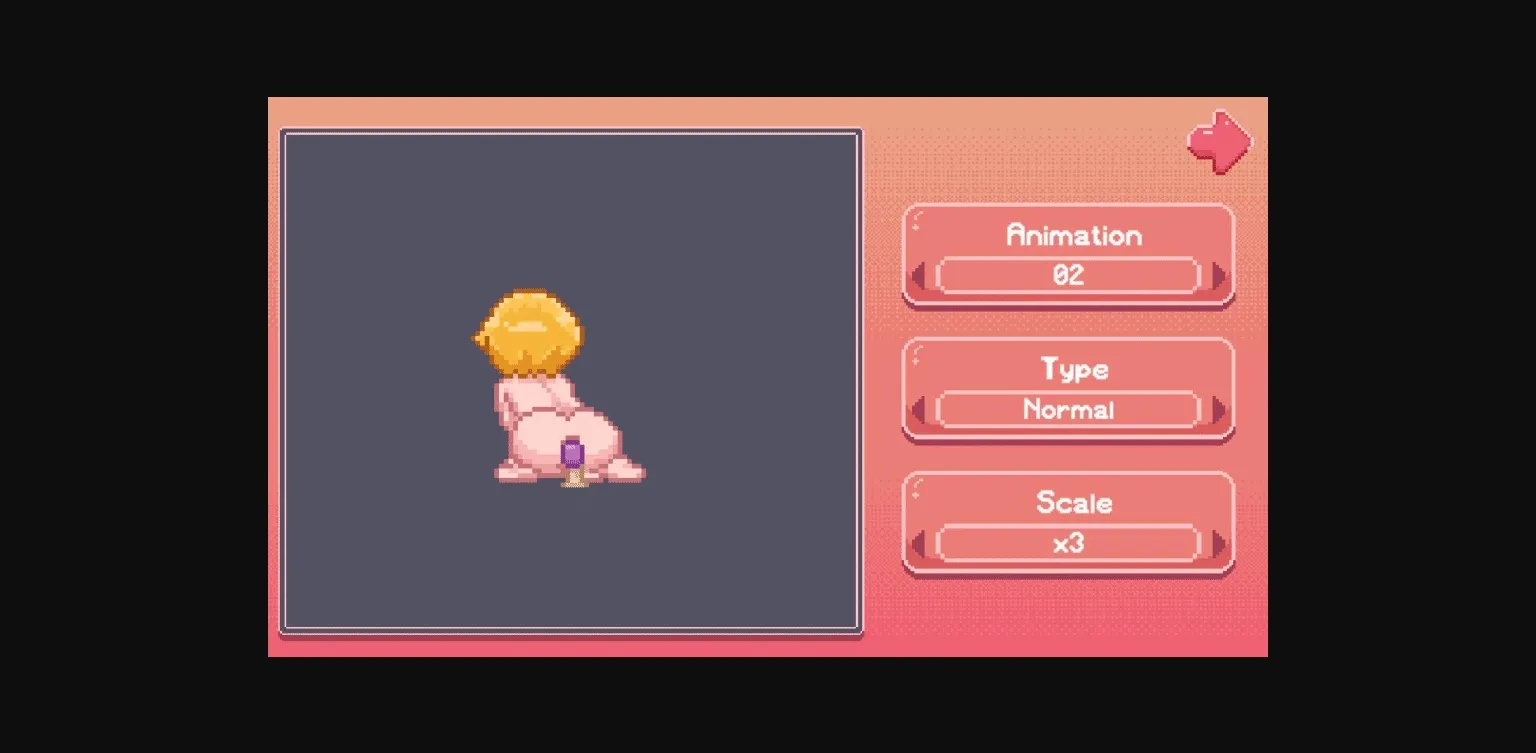
Task: Cycle Type forward using right arrow
Action: (x=1216, y=410)
